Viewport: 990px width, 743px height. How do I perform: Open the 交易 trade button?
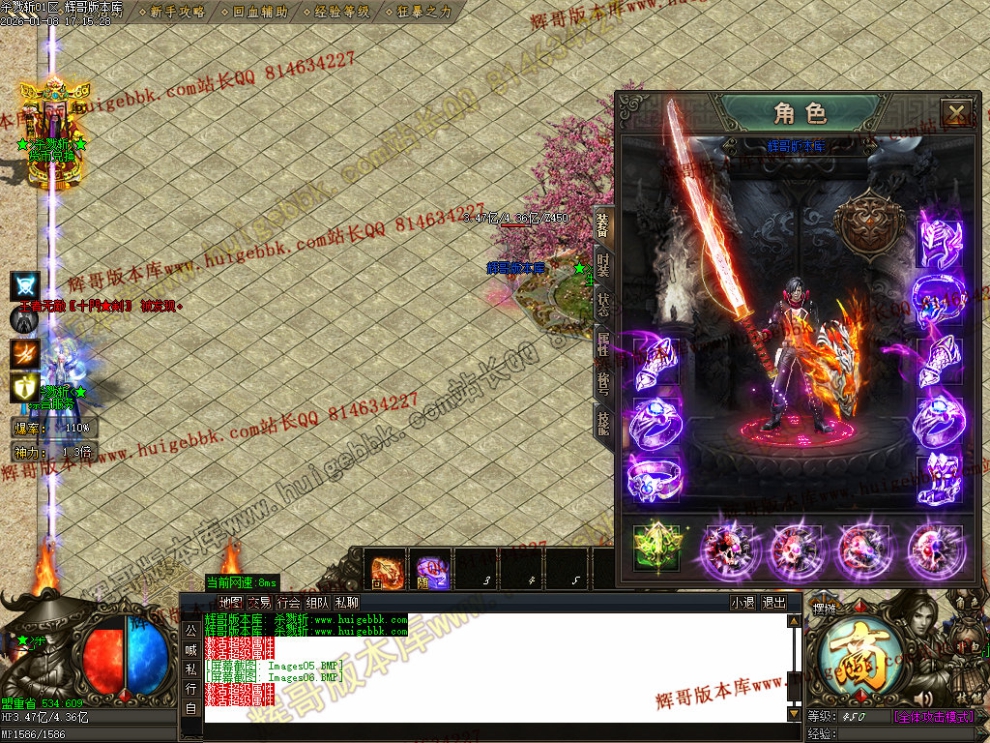259,603
